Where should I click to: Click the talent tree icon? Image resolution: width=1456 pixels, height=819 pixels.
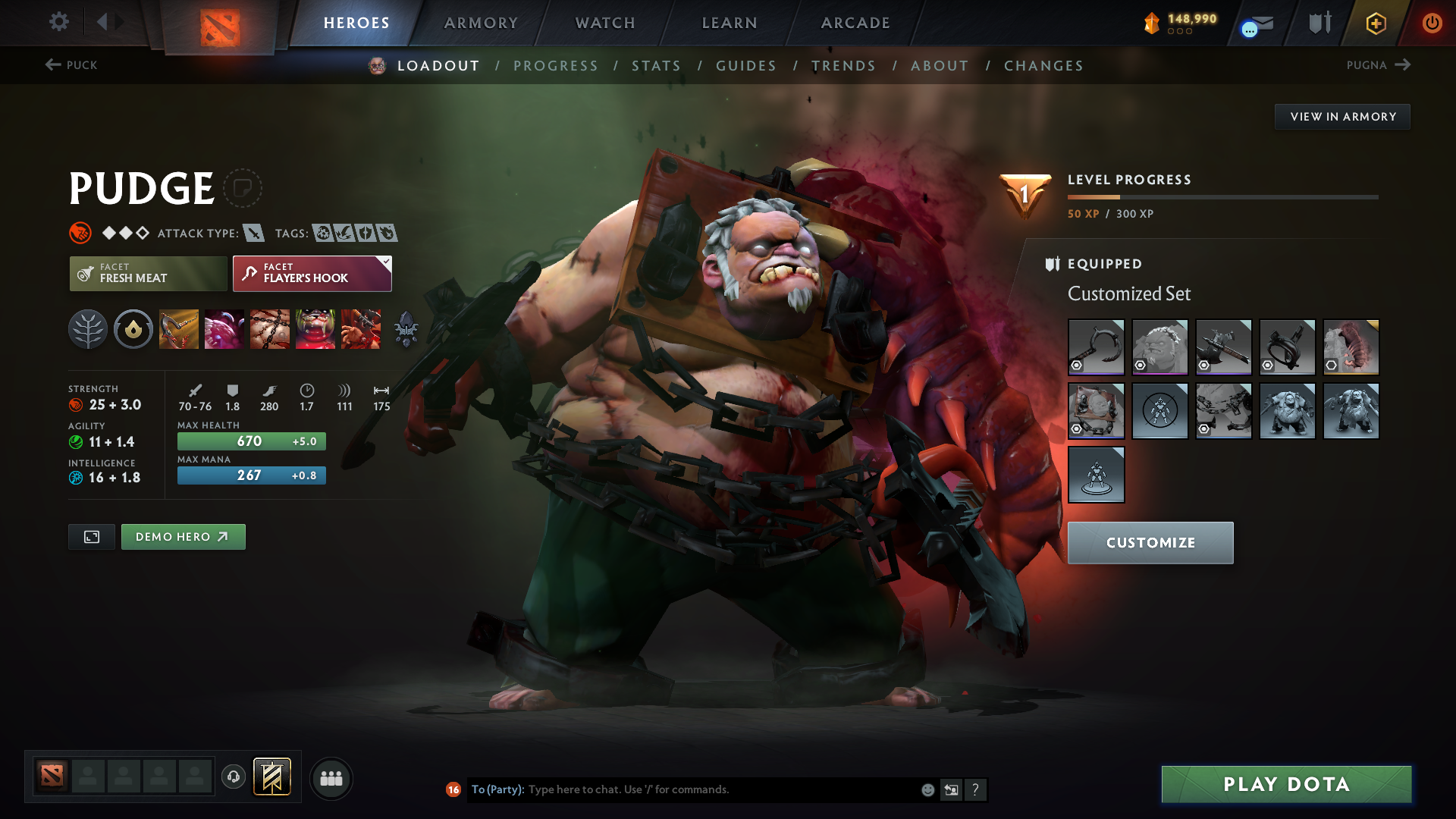(x=88, y=329)
